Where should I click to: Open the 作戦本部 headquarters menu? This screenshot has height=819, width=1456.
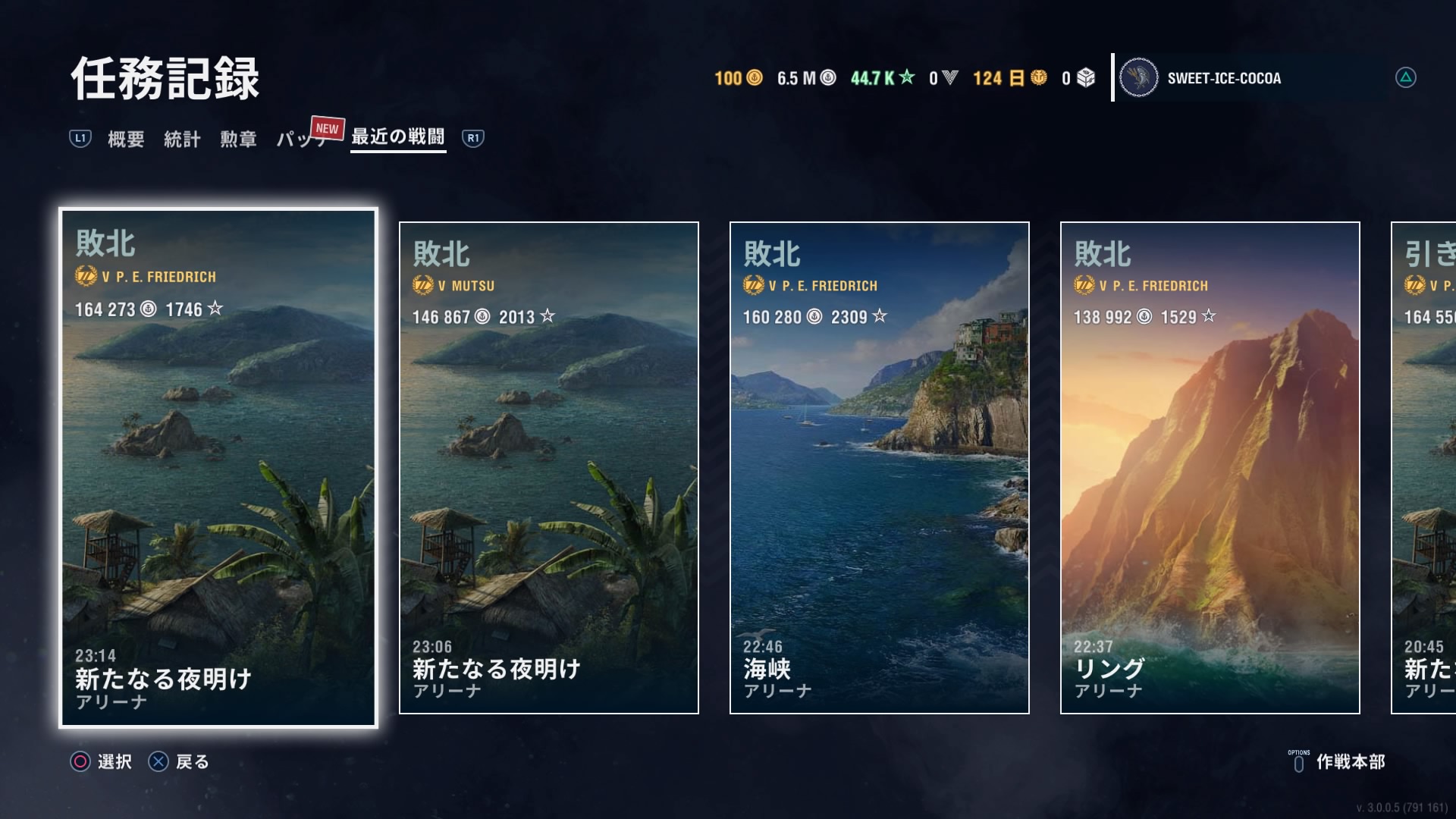click(1338, 761)
